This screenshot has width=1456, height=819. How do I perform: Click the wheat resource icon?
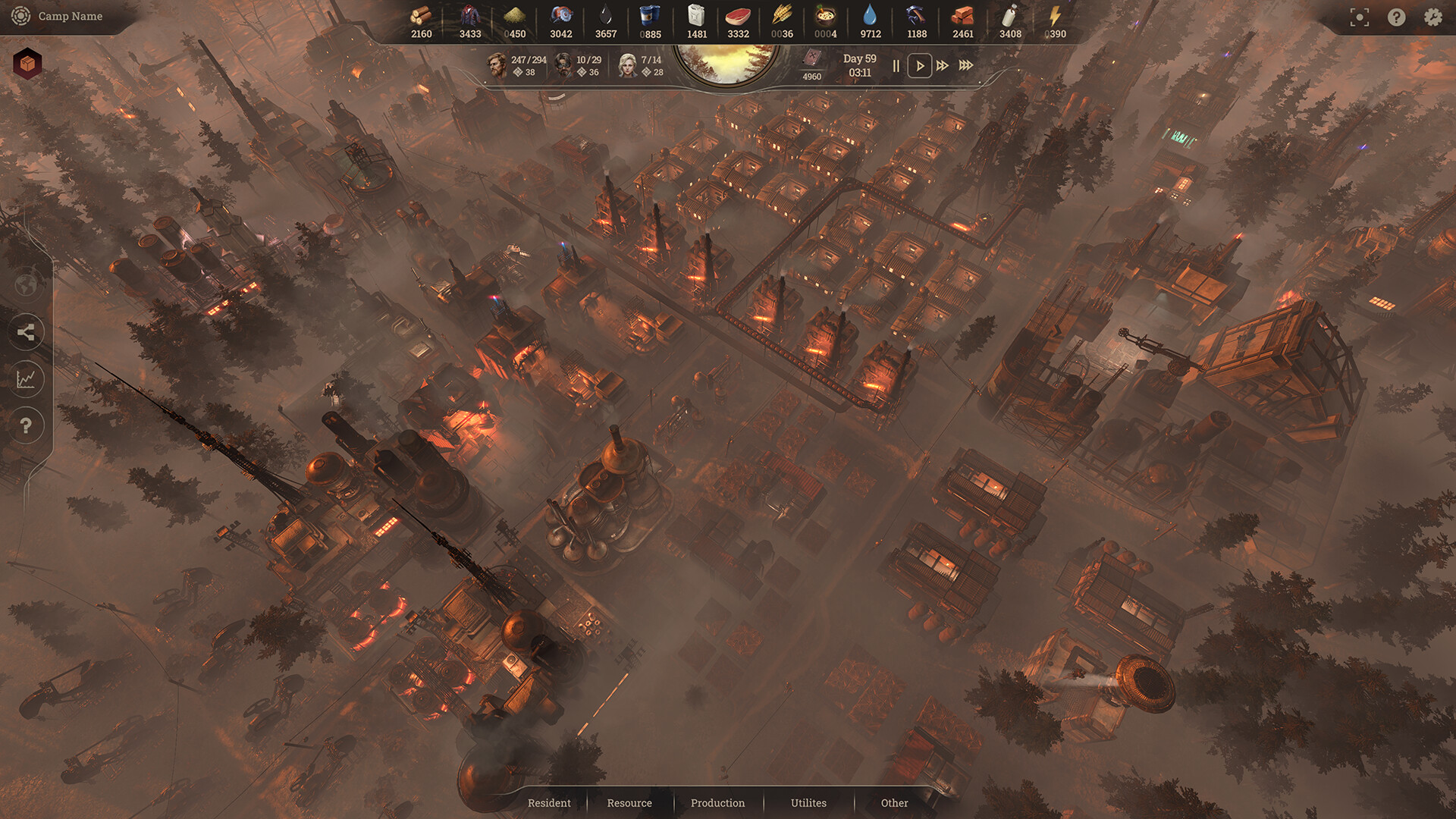tap(781, 15)
